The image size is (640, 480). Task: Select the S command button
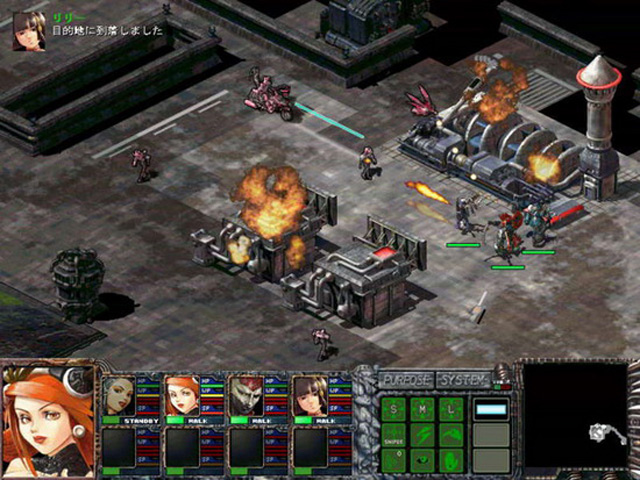pos(395,408)
